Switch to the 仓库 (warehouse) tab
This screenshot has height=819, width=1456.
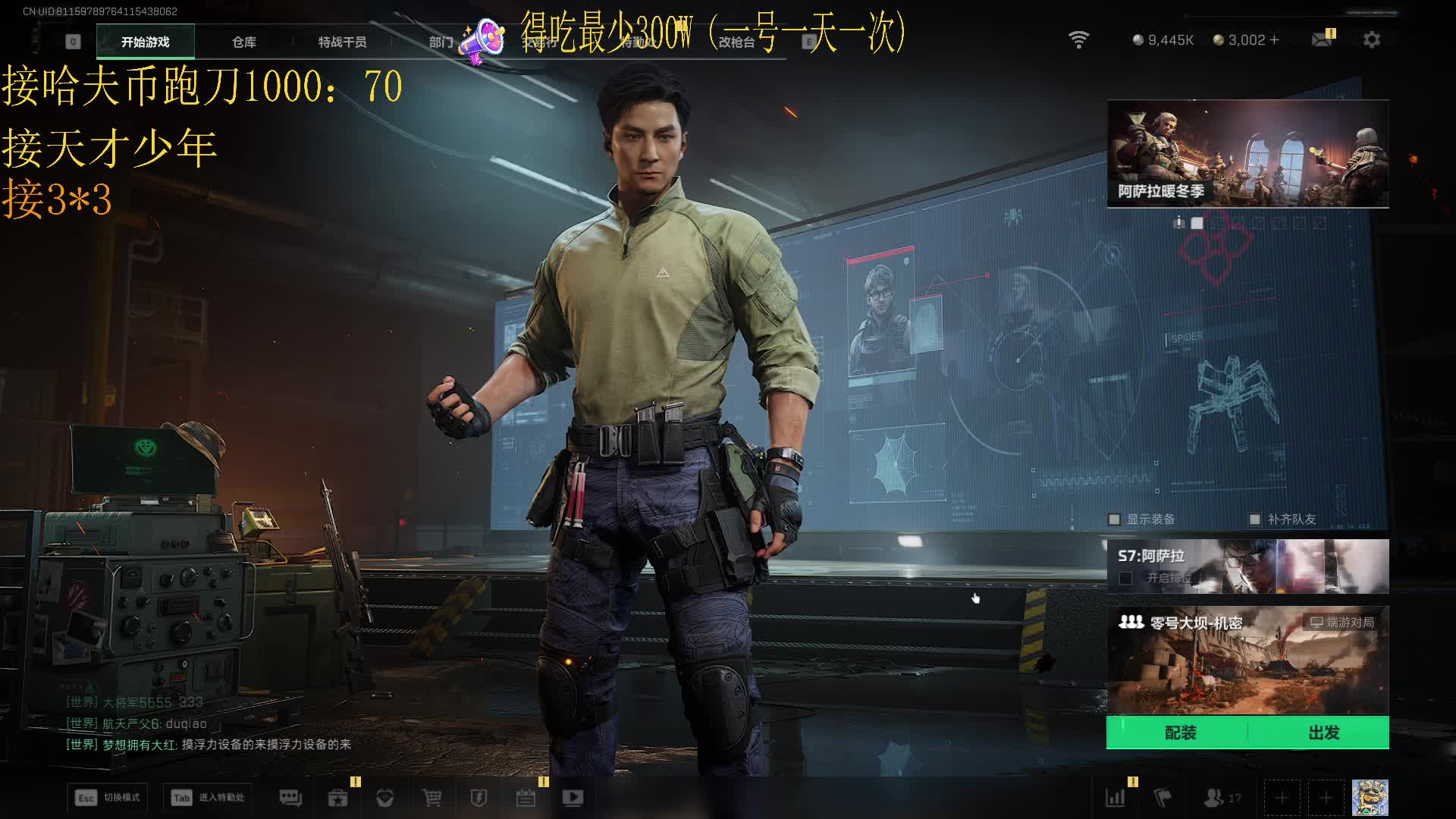(243, 42)
